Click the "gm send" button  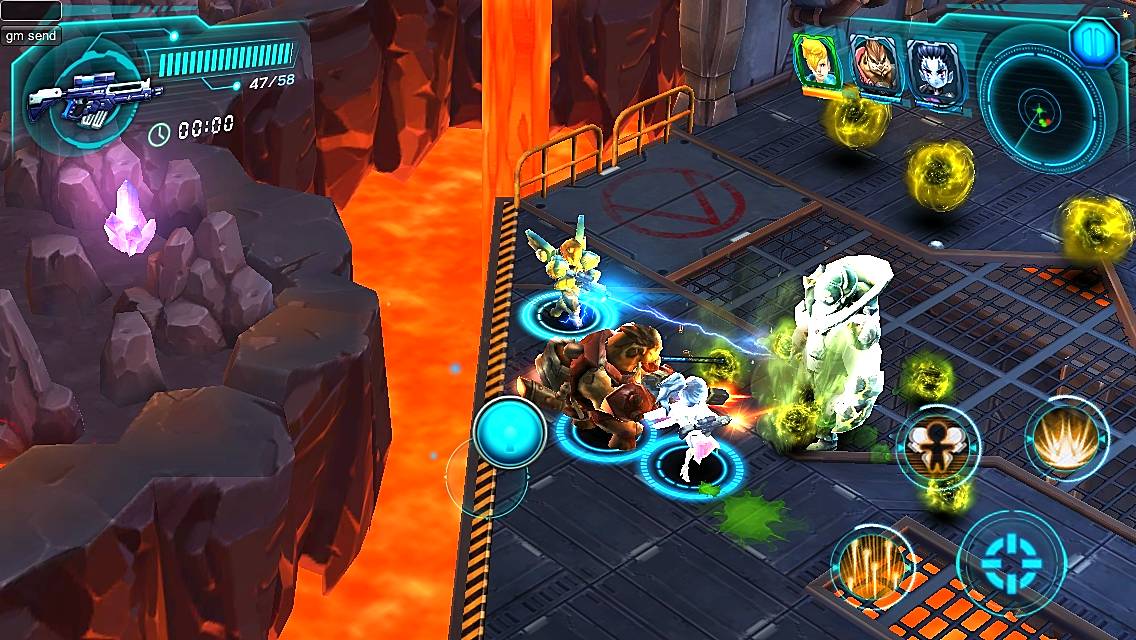pos(31,35)
